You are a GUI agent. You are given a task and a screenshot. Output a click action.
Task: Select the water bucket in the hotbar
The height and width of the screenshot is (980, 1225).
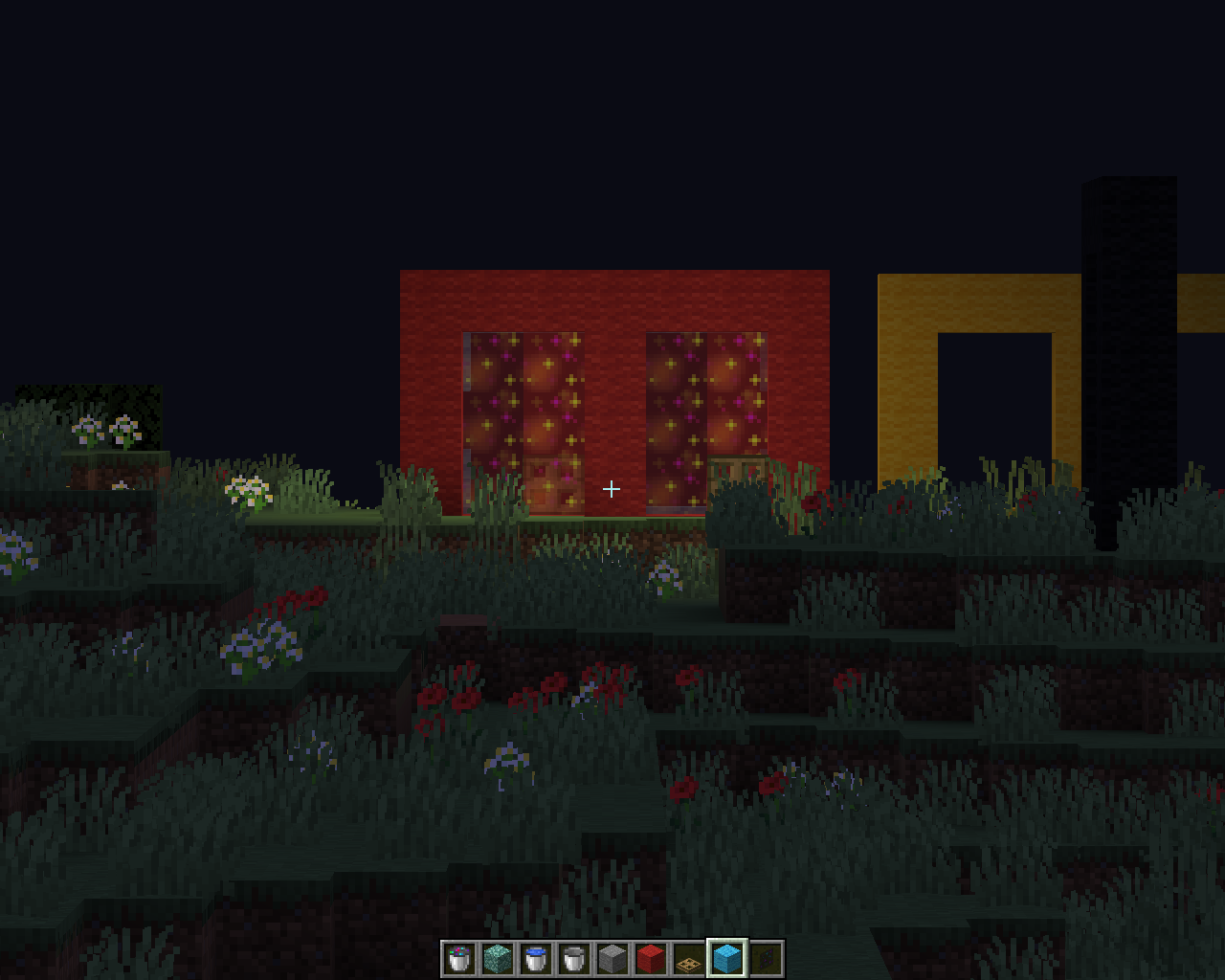coord(535,957)
